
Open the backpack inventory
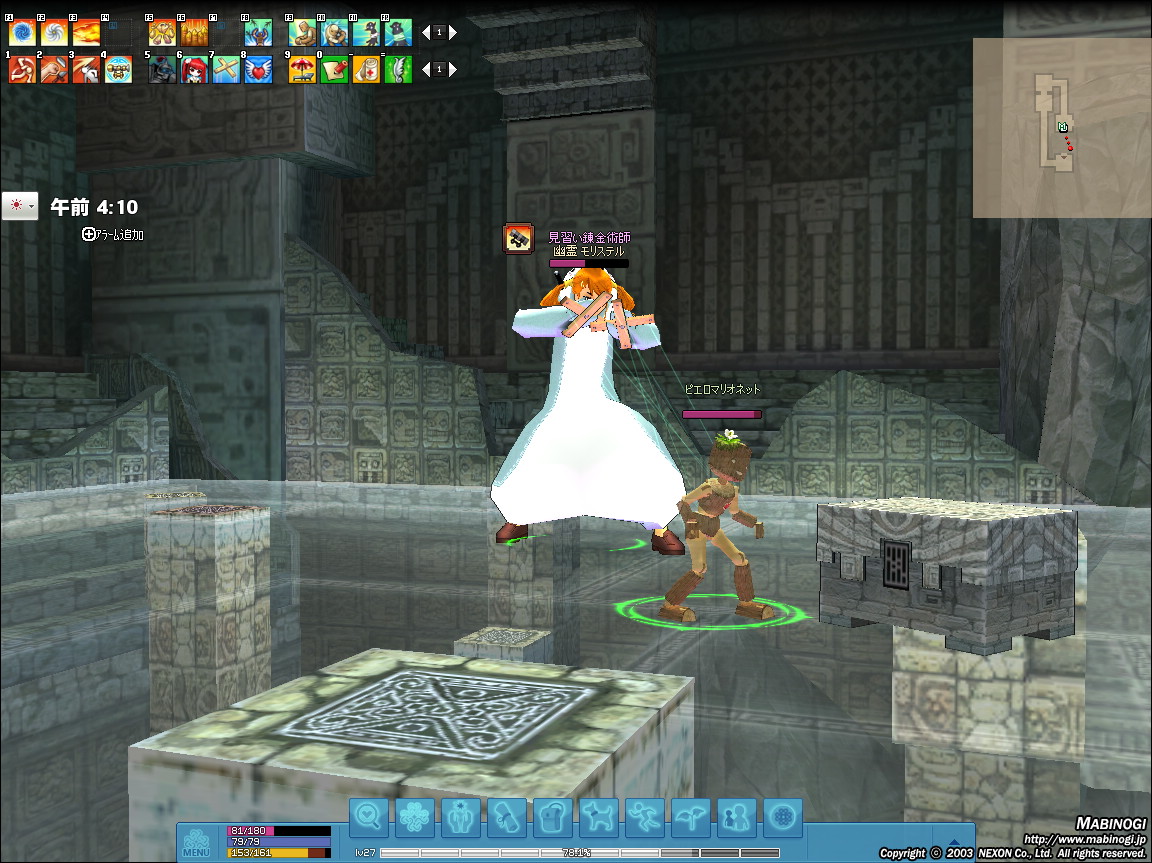click(x=552, y=817)
